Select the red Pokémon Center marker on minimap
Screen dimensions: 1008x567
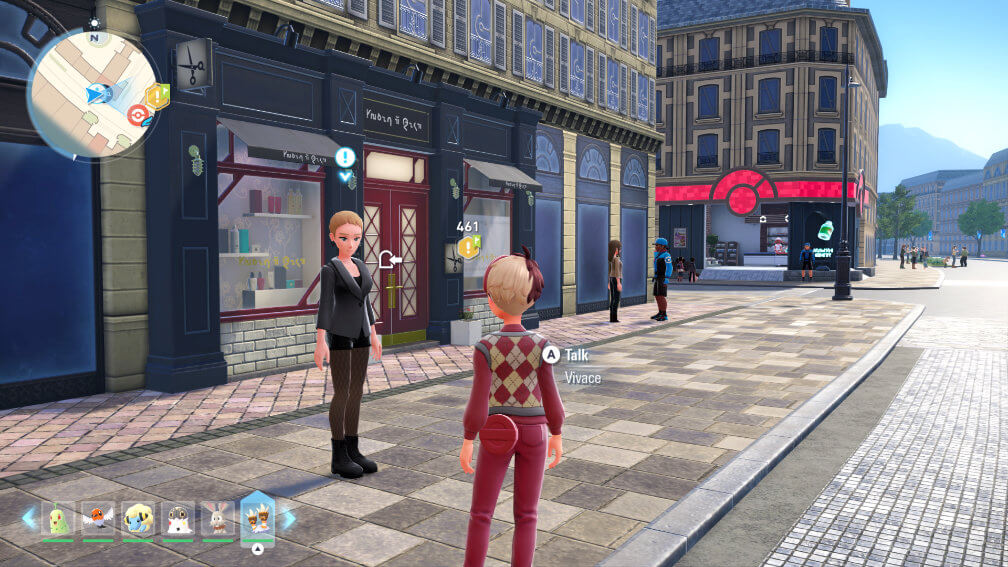pos(138,113)
